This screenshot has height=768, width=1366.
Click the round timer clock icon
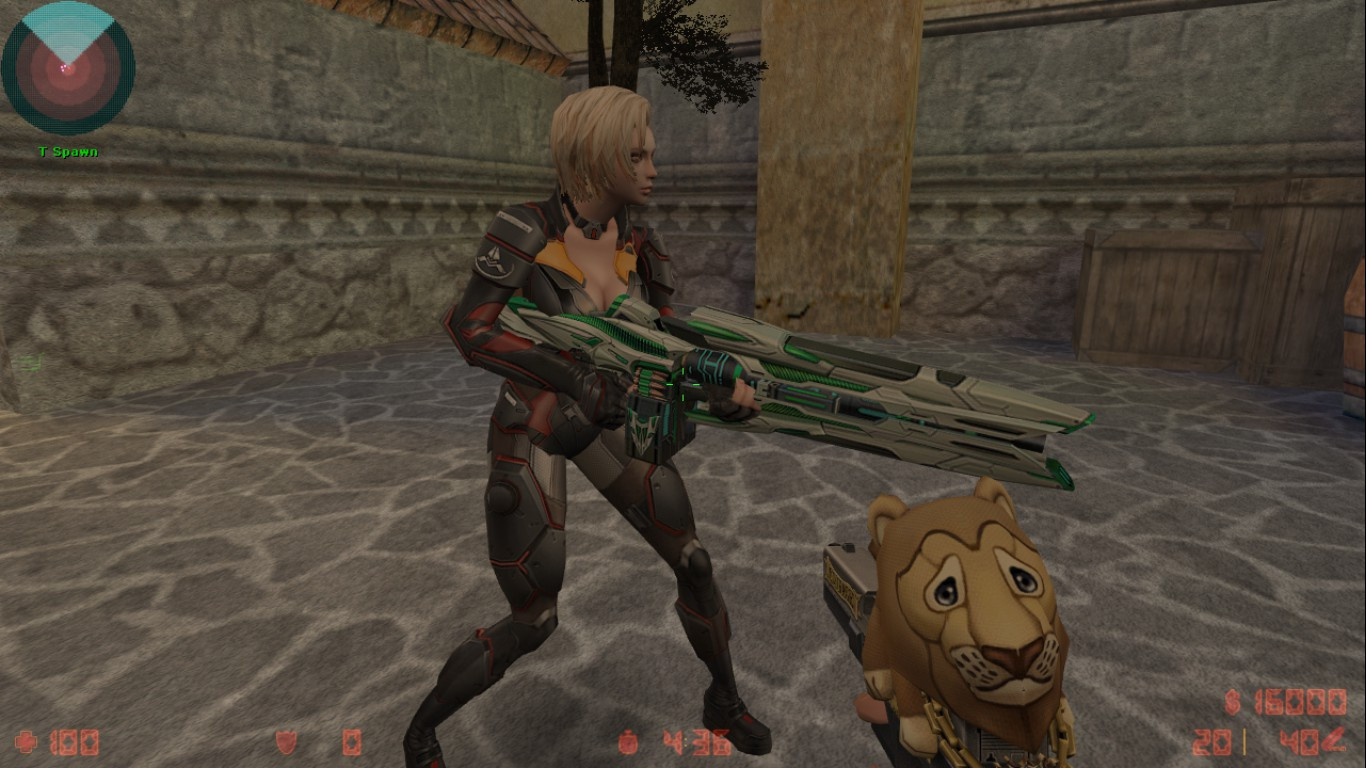coord(627,742)
